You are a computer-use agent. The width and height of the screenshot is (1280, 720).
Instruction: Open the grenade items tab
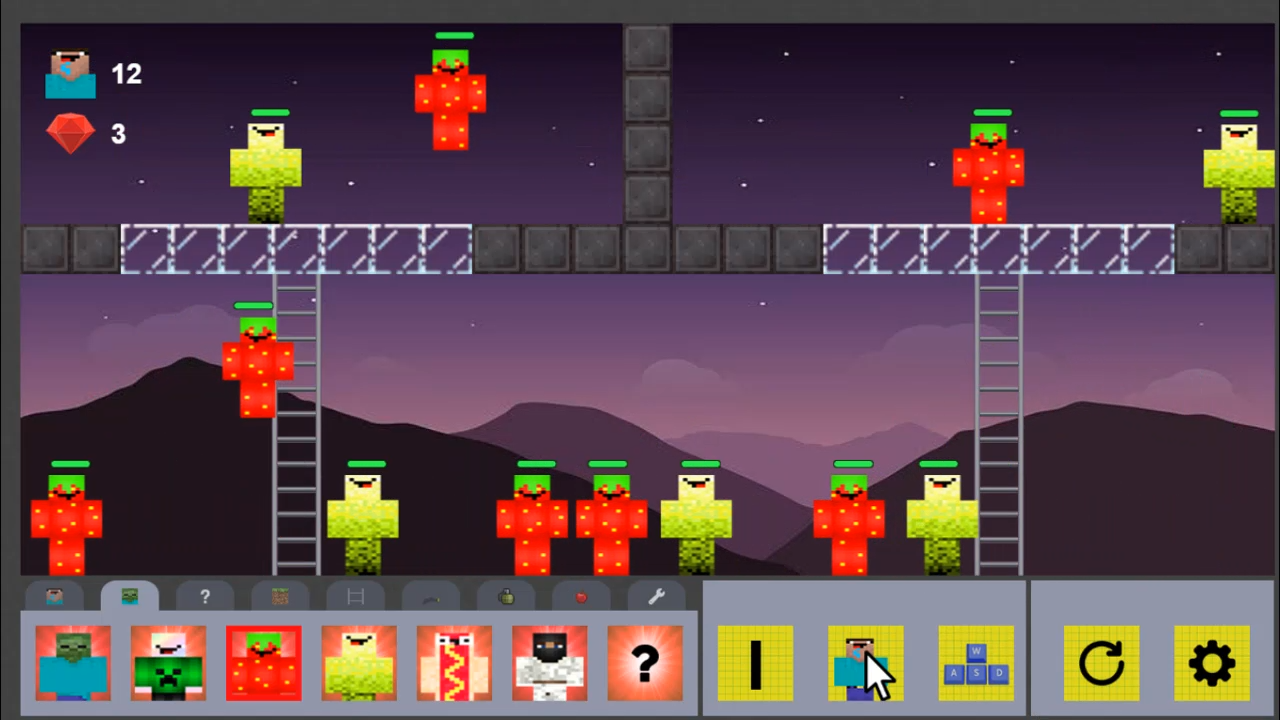(505, 597)
